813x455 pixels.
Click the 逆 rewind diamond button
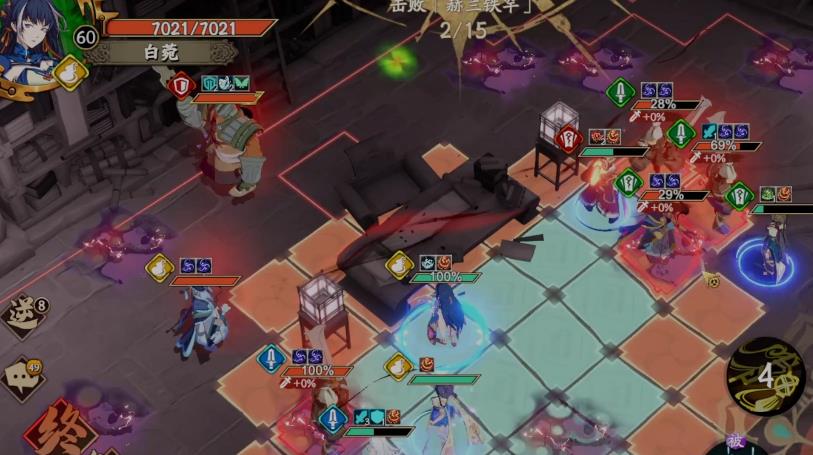point(24,315)
